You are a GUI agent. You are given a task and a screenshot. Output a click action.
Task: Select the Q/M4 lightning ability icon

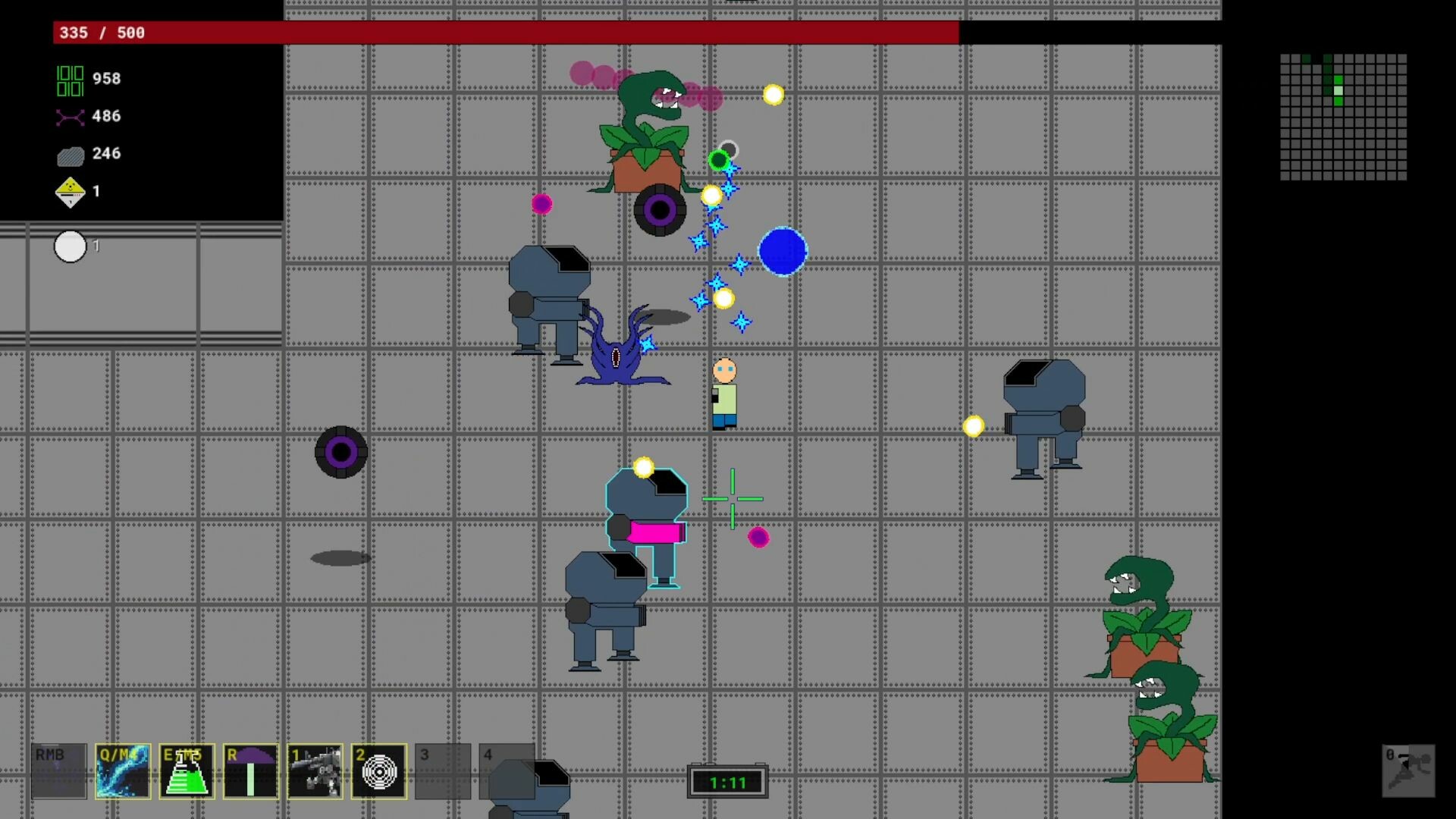121,771
